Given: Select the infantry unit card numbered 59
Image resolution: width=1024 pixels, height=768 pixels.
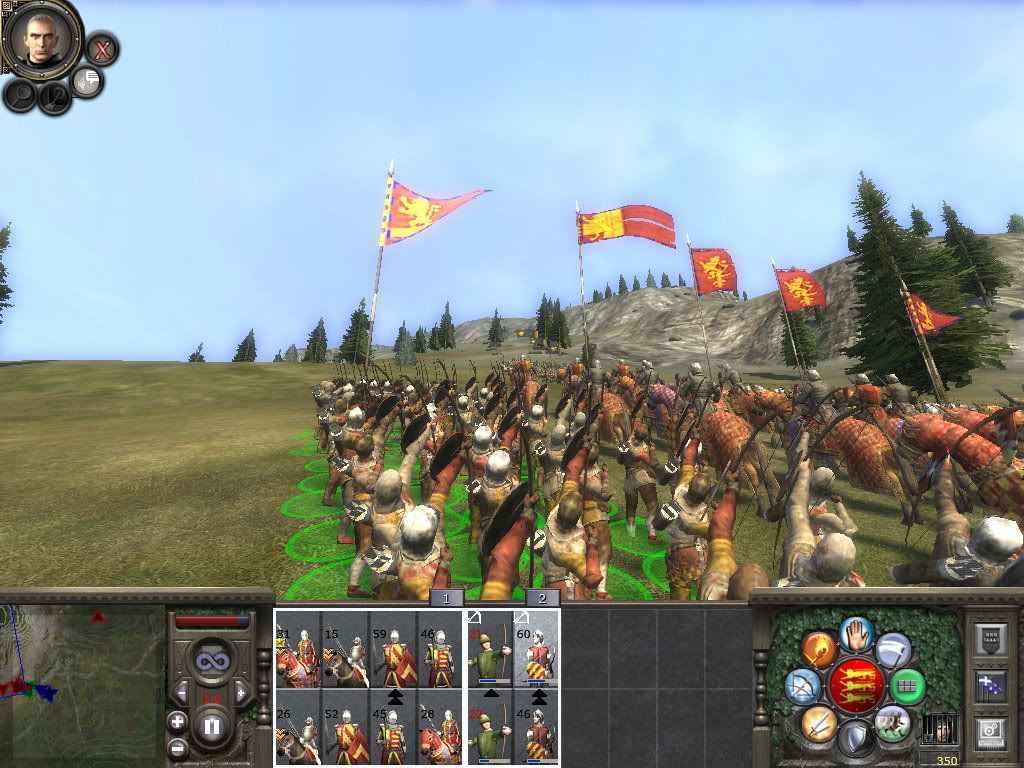Looking at the screenshot, I should point(394,649).
